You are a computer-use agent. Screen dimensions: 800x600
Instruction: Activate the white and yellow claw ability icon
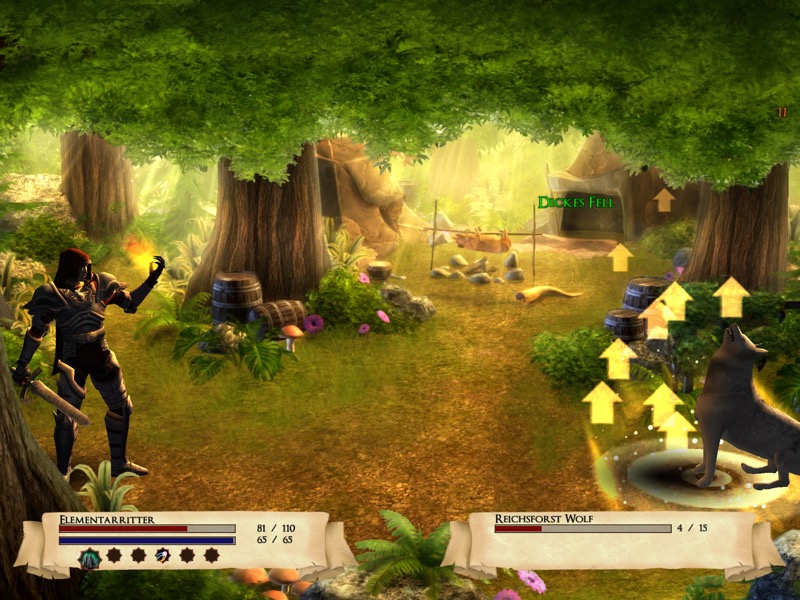(162, 555)
